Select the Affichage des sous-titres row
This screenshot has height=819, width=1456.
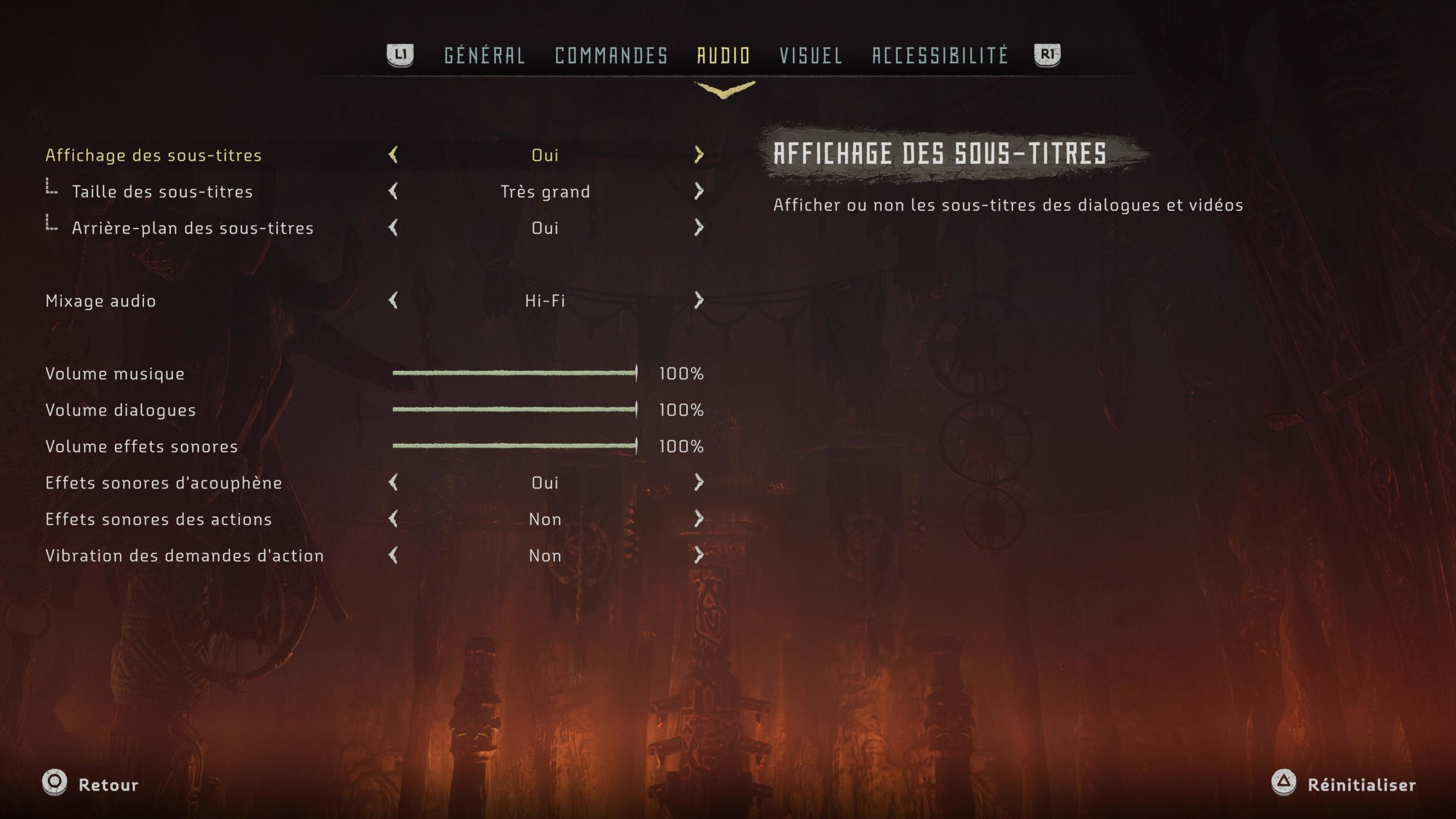pyautogui.click(x=154, y=155)
